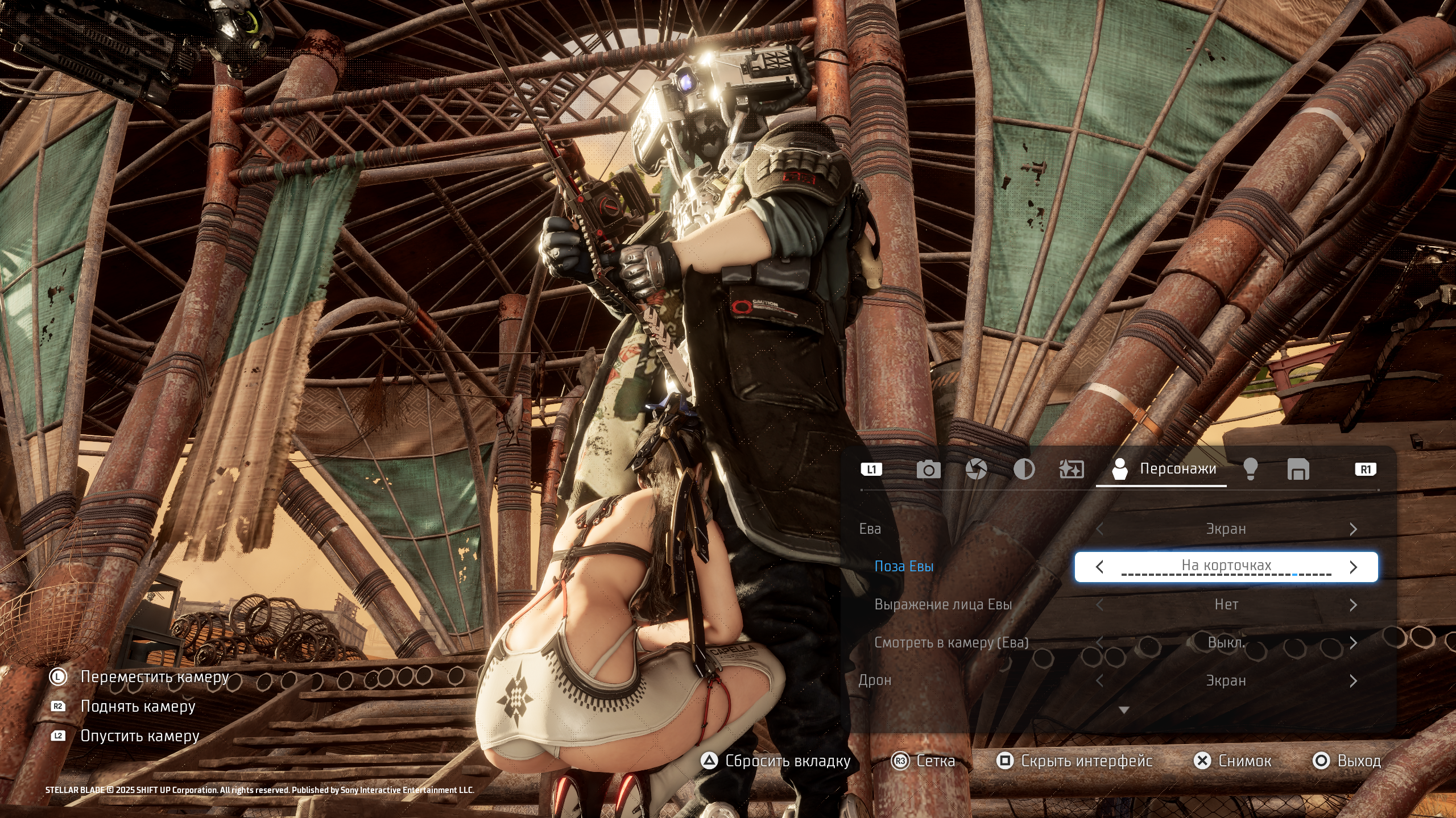1456x818 pixels.
Task: Click previous arrow on Поза Евы pose
Action: pos(1100,567)
